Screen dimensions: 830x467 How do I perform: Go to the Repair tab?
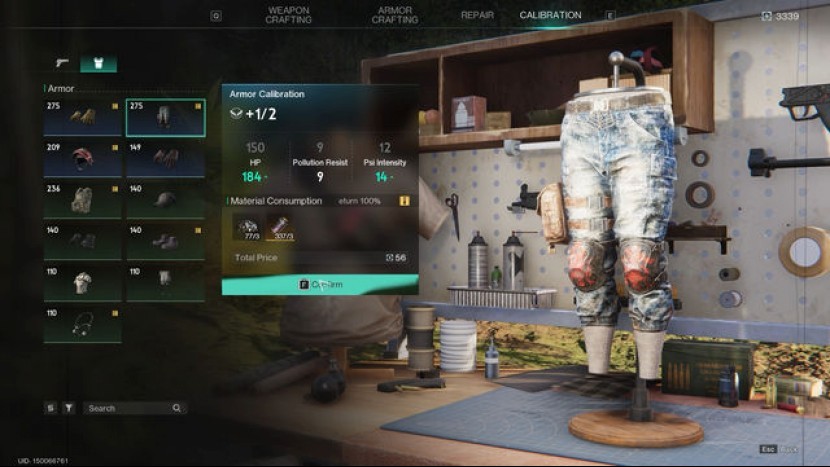click(477, 15)
